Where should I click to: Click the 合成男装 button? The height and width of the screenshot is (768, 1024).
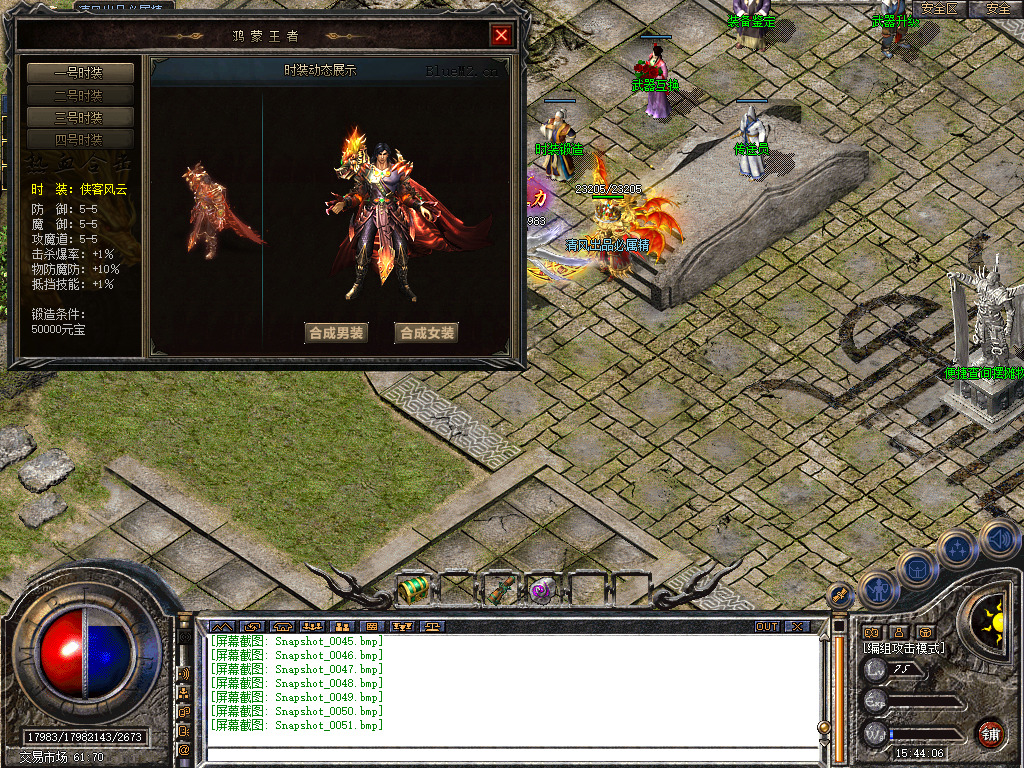[336, 333]
